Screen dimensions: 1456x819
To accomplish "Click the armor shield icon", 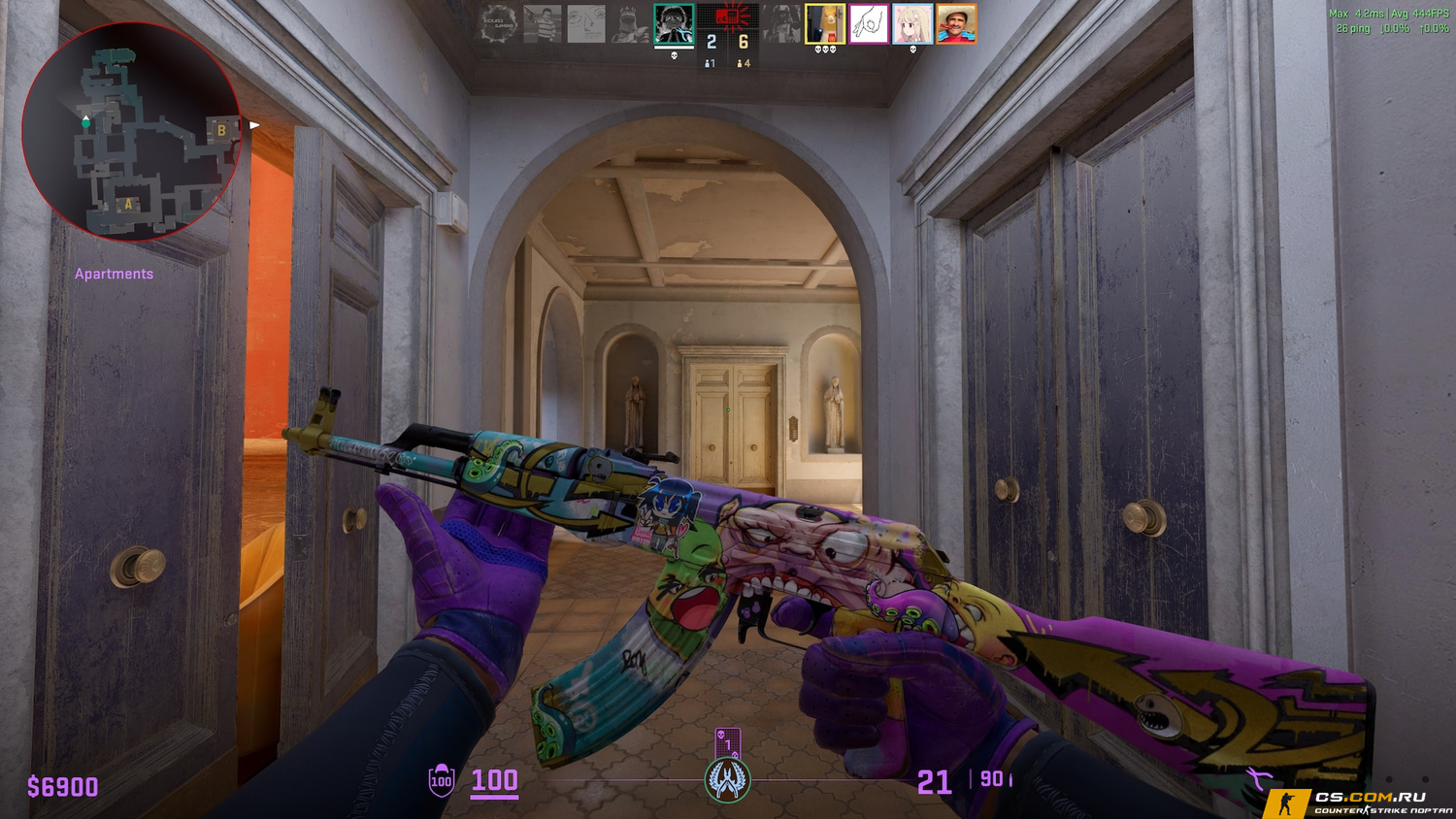I will click(x=442, y=780).
